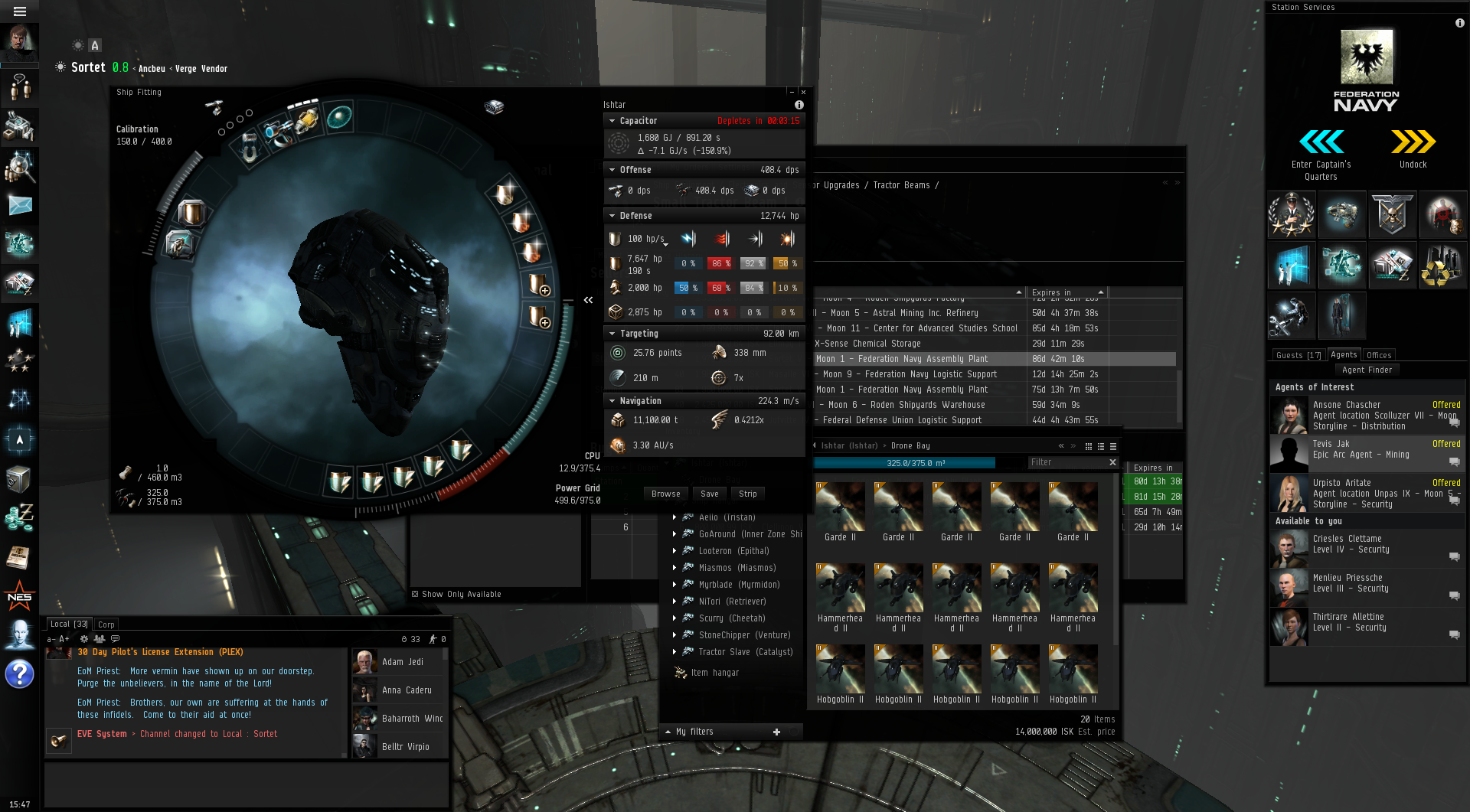Switch to the Offices tab
The image size is (1470, 812).
pyautogui.click(x=1378, y=355)
